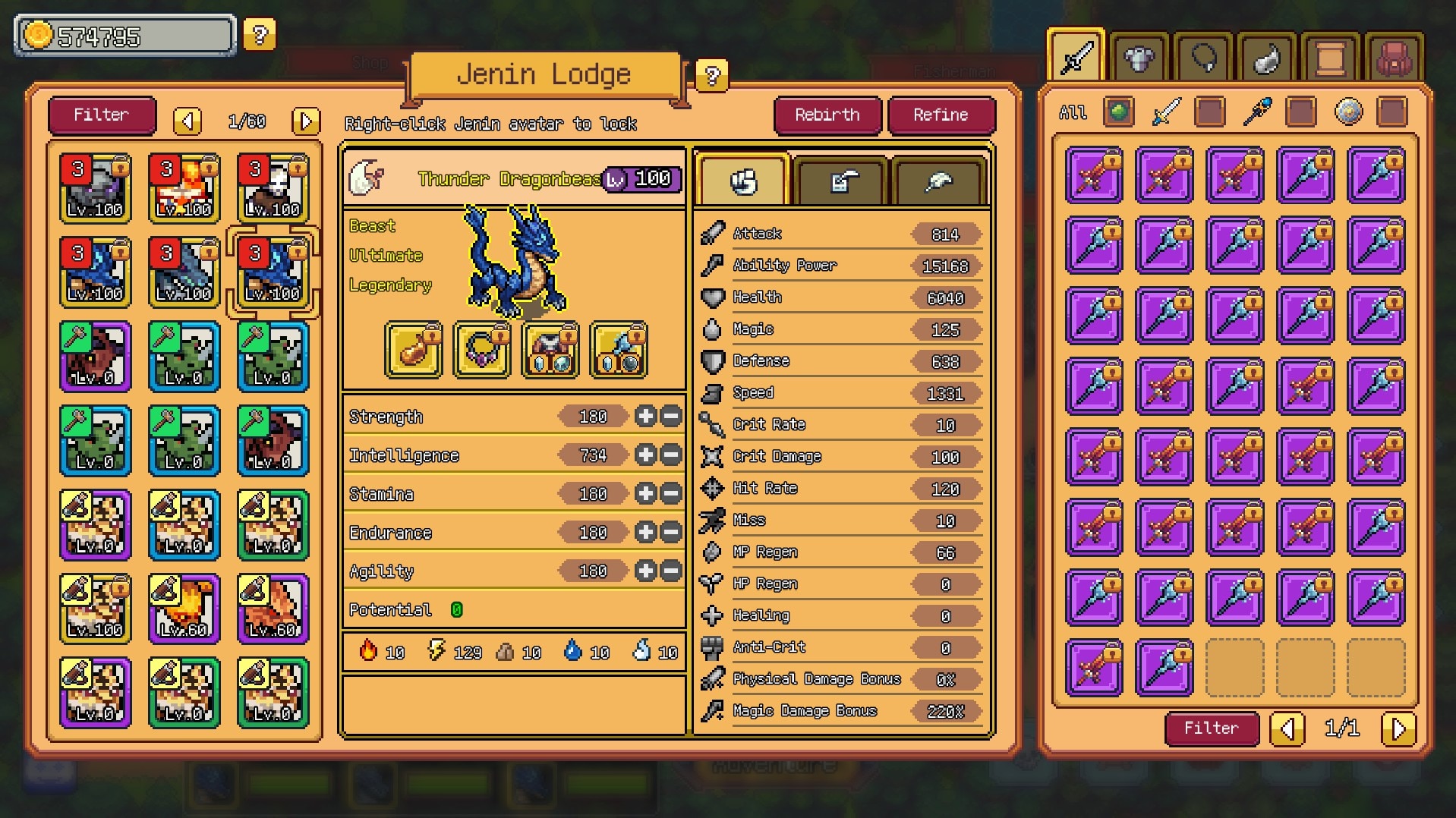This screenshot has height=818, width=1456.
Task: Increase Strength with the plus button
Action: (645, 417)
